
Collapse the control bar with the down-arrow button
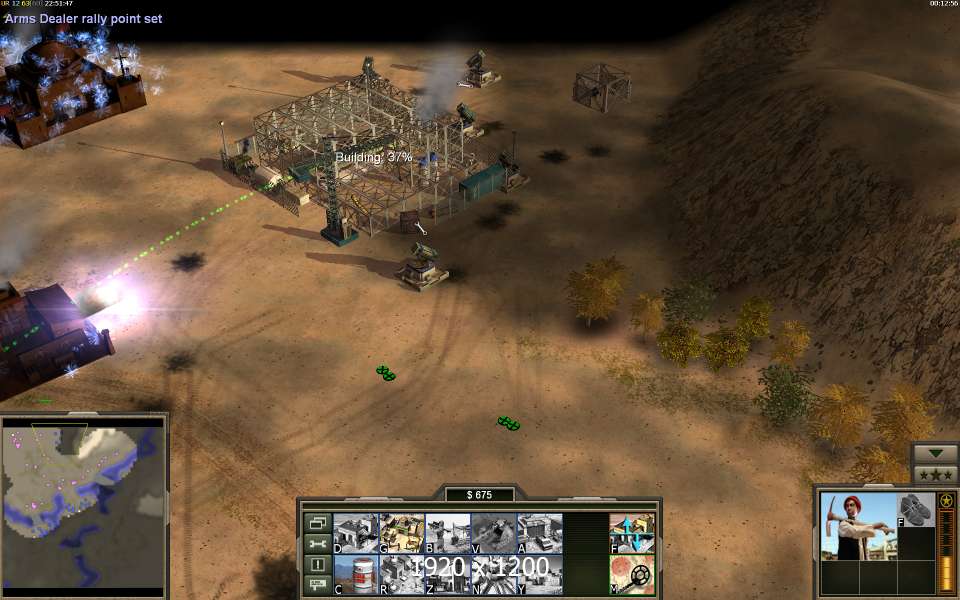(x=935, y=453)
